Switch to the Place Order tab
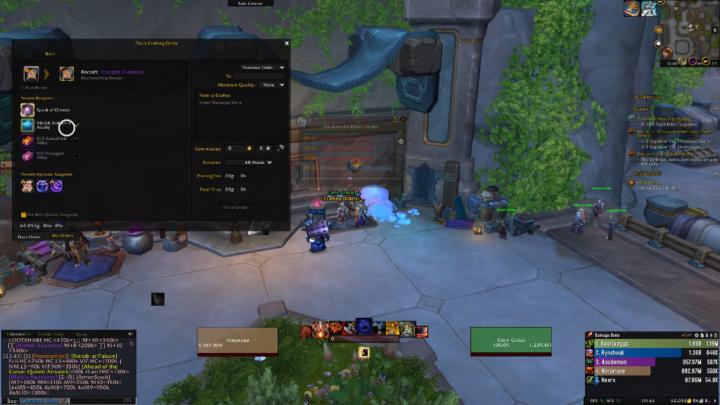The image size is (720, 405). [x=28, y=237]
